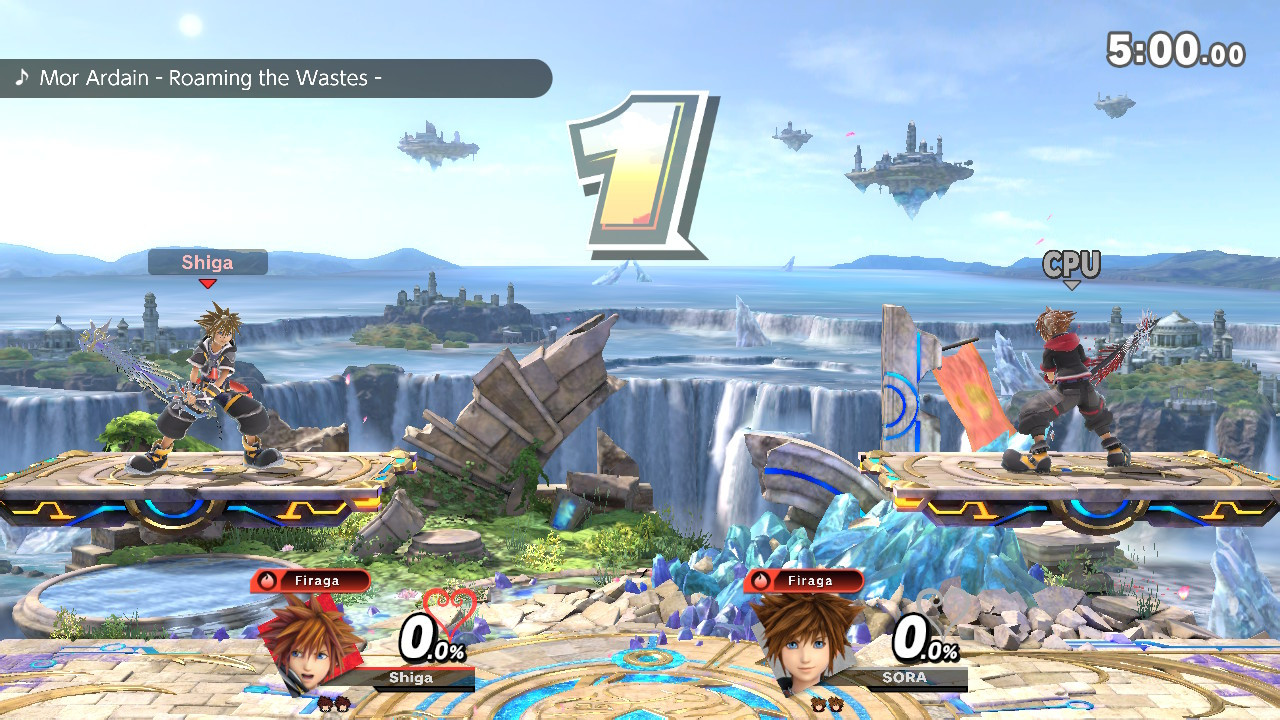Viewport: 1280px width, 720px height.
Task: Toggle the red arrow under the Shiga tag
Action: [208, 284]
